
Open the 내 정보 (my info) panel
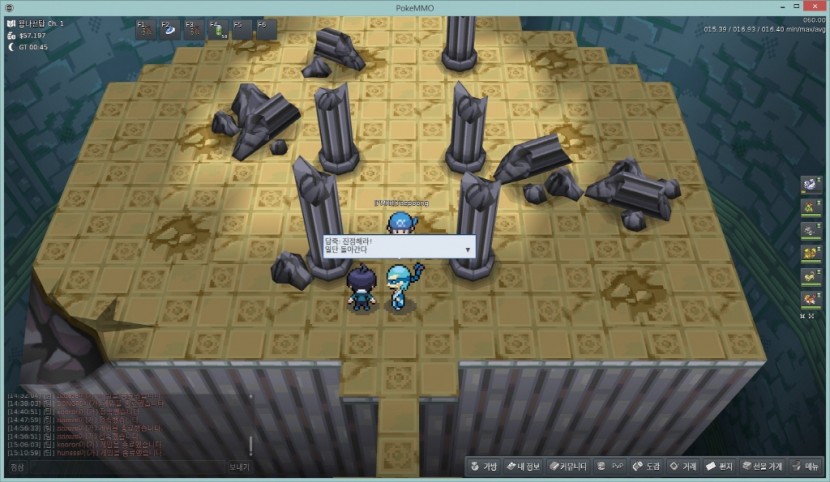pyautogui.click(x=523, y=466)
